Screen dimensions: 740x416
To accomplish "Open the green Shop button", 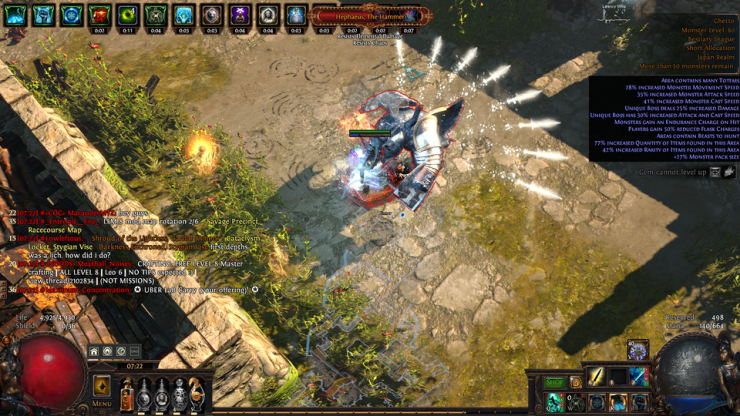I will point(554,382).
